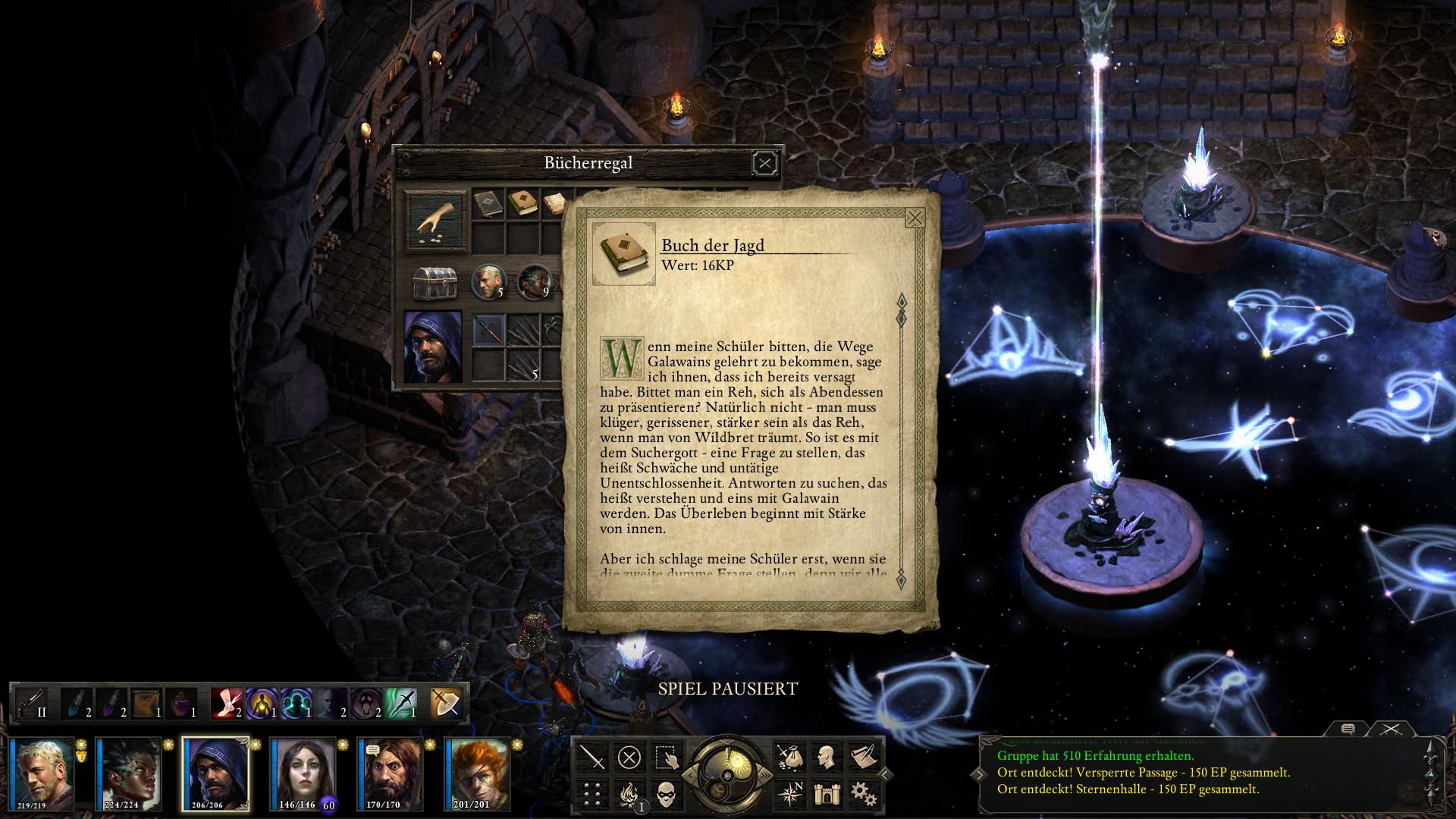Toggle the masked stealth mode button
Viewport: 1456px width, 819px height.
point(666,795)
